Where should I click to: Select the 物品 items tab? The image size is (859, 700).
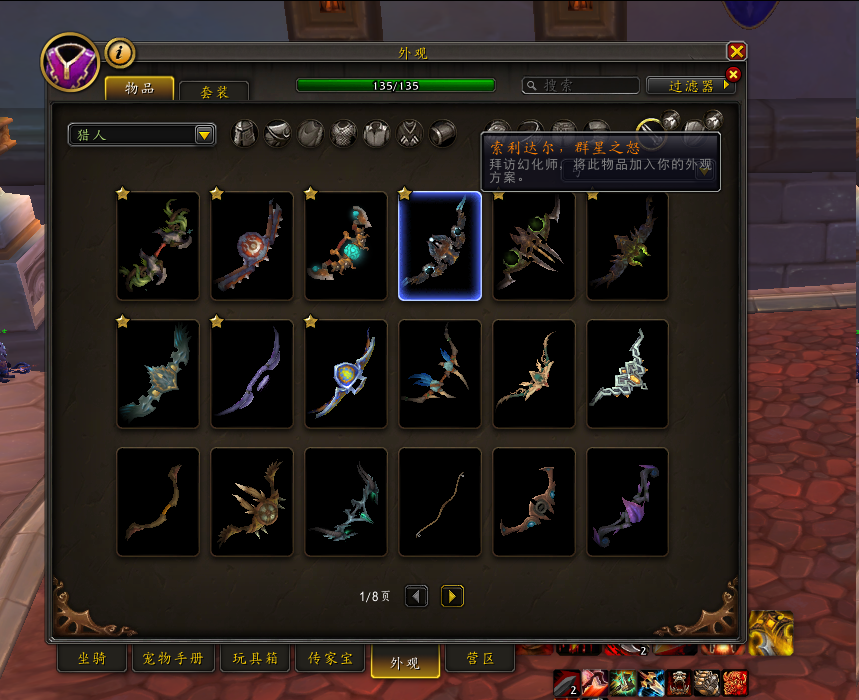point(139,89)
